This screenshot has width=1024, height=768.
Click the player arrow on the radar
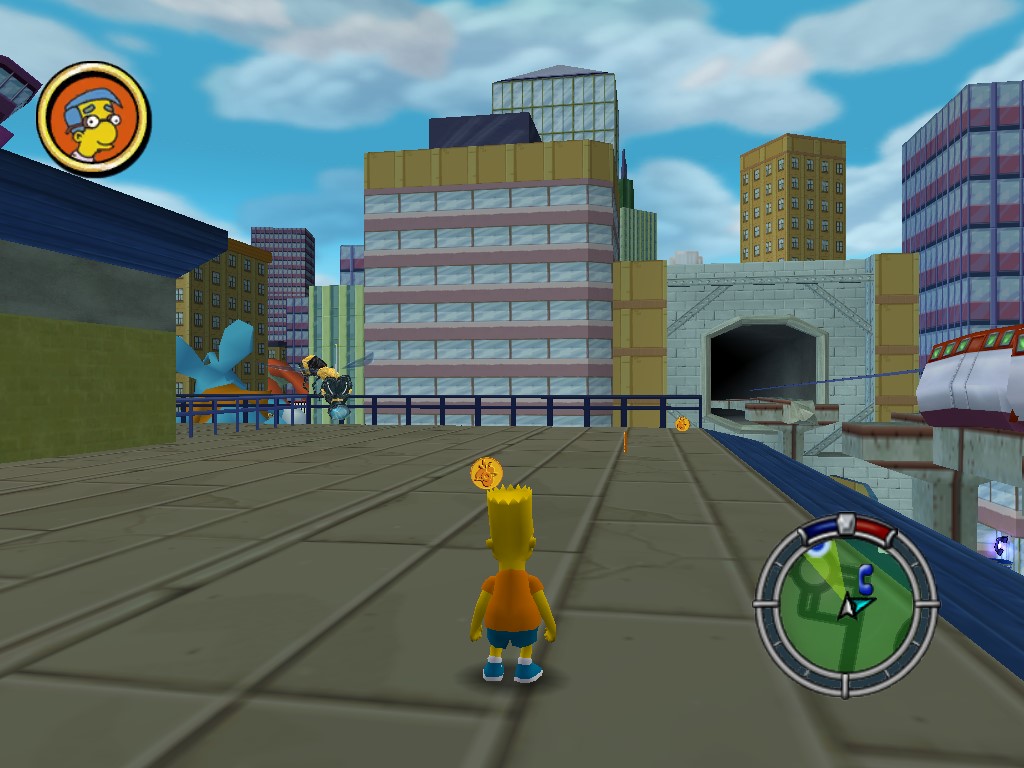click(x=850, y=605)
